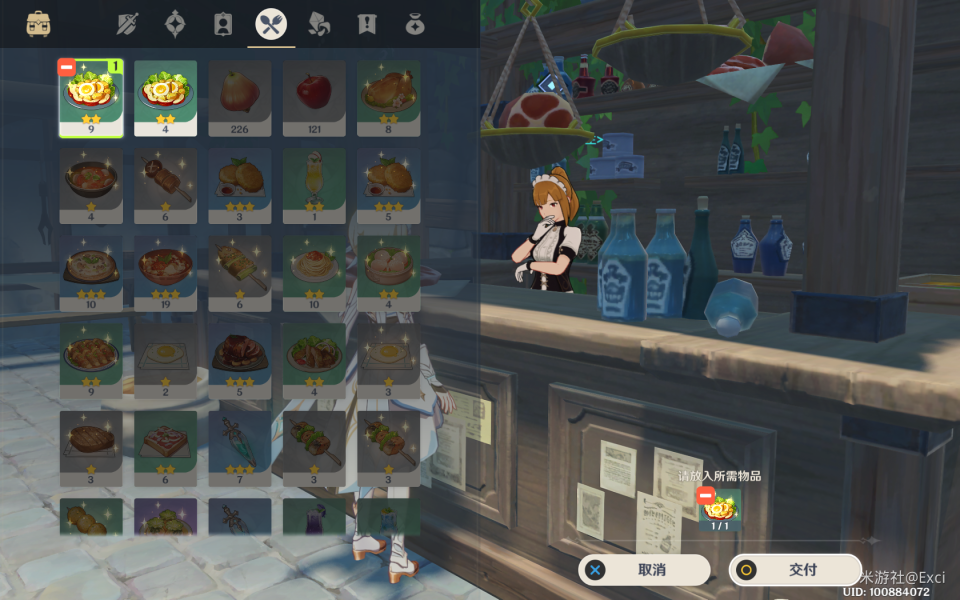The height and width of the screenshot is (600, 960).
Task: Select the pasta dish with count 10
Action: tap(314, 274)
